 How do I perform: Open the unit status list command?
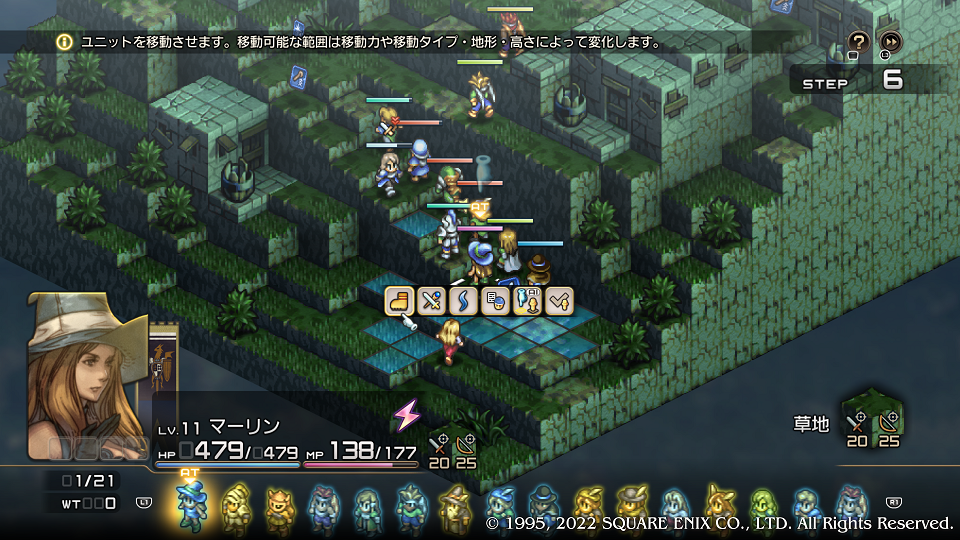pyautogui.click(x=495, y=300)
